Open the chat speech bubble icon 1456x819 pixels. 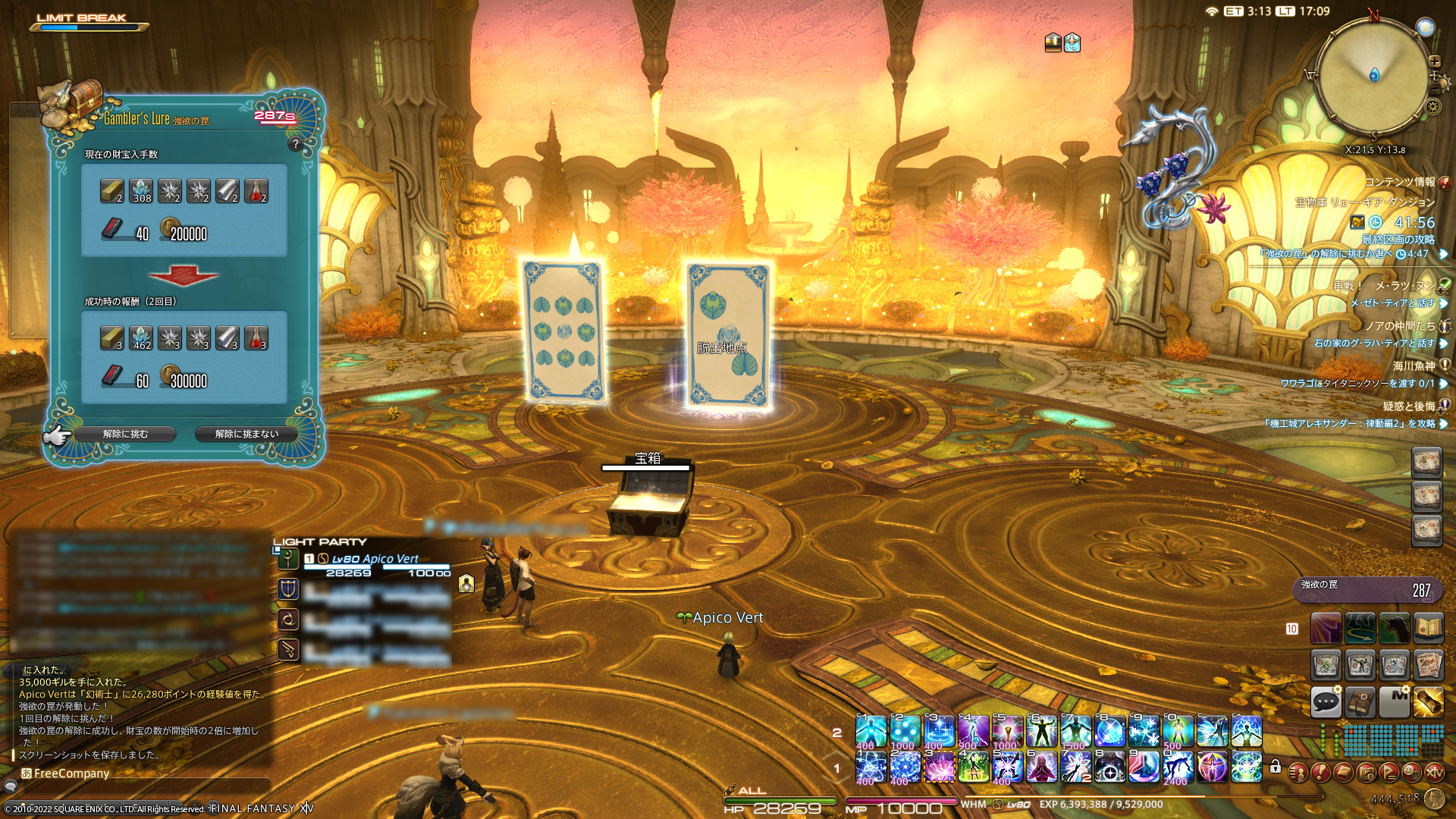1326,701
